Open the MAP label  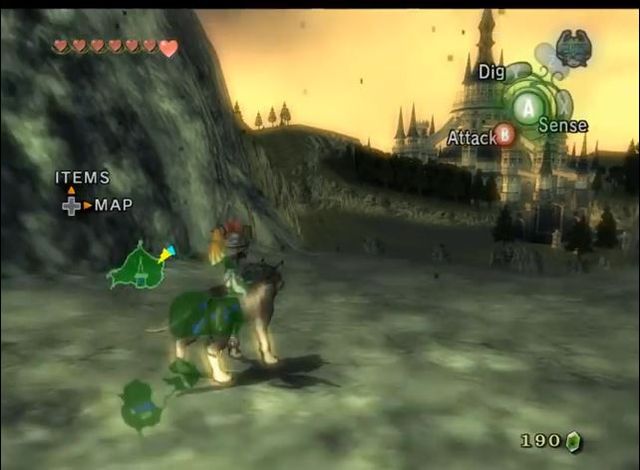tap(114, 205)
